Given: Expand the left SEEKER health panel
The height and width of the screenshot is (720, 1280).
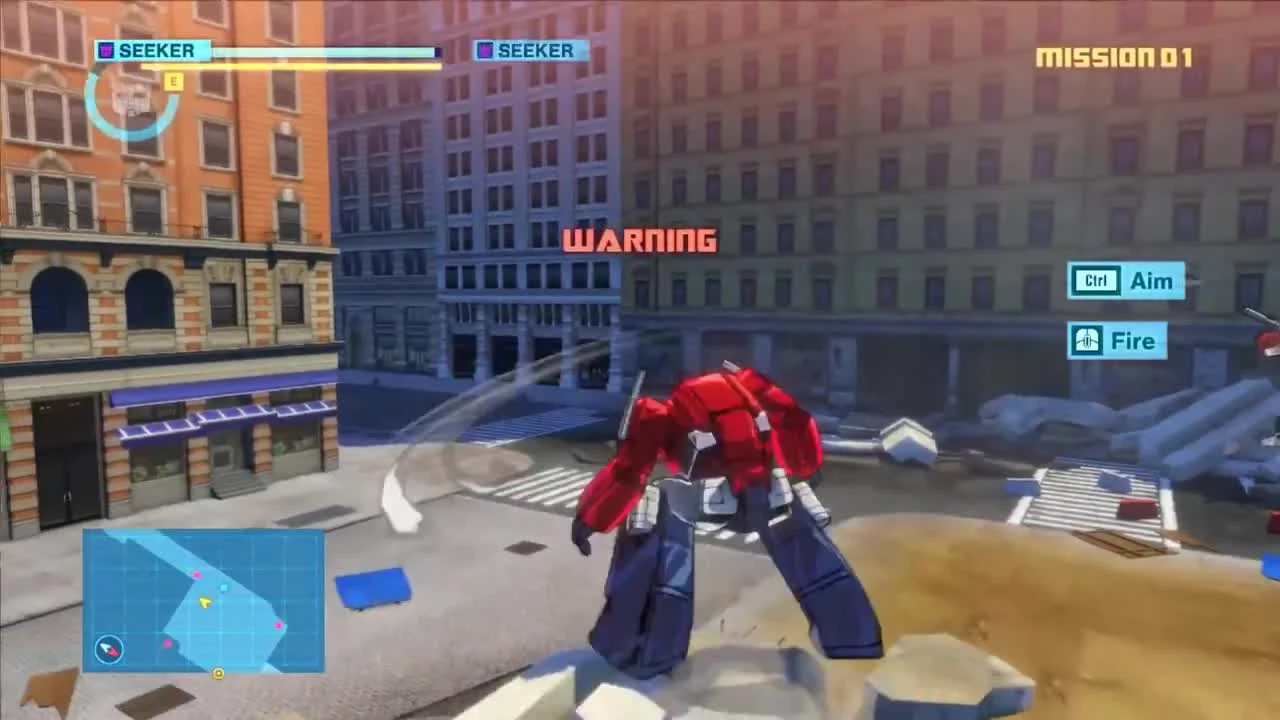Looking at the screenshot, I should 270,51.
